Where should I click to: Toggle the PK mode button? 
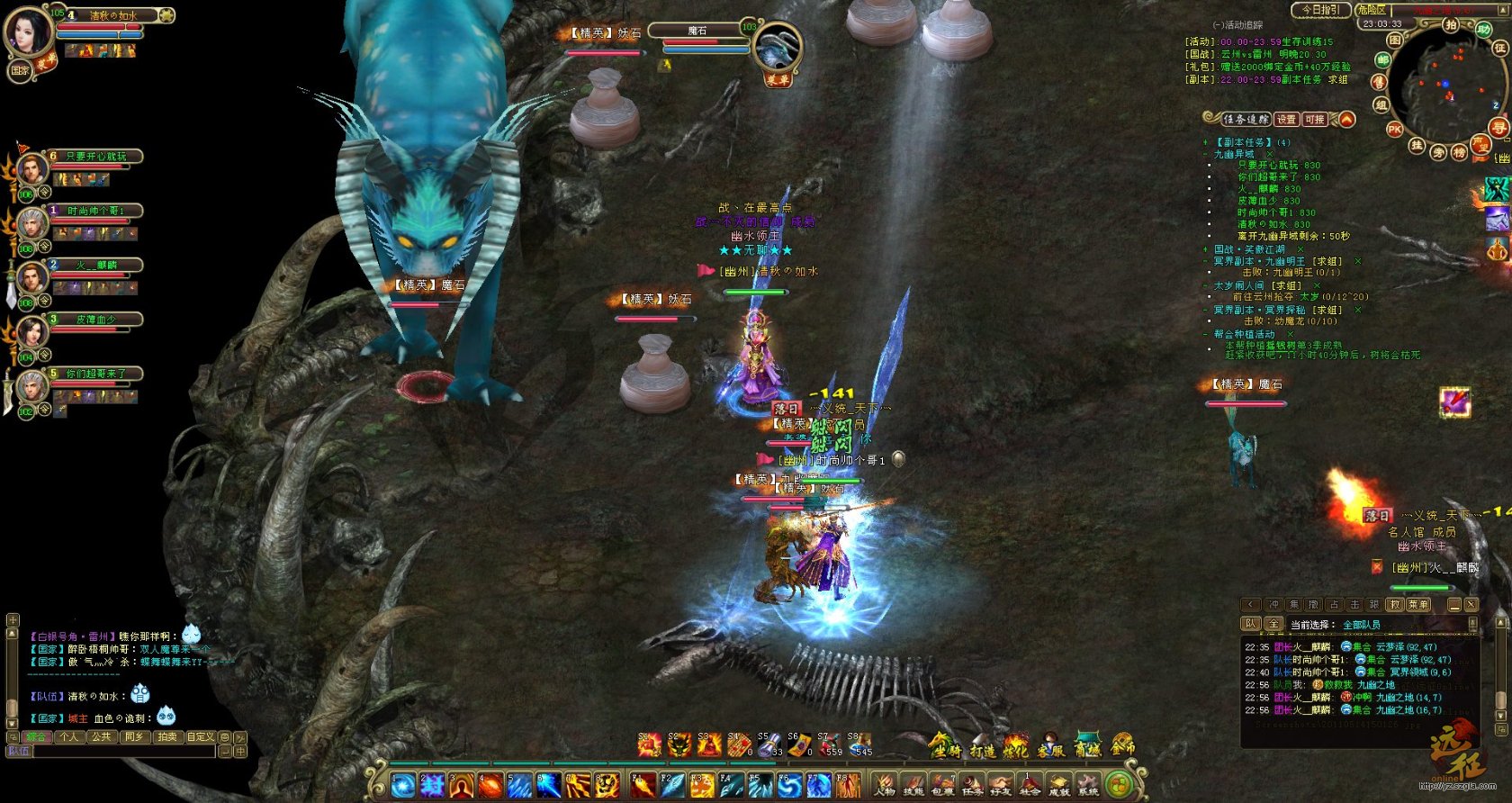click(1394, 129)
